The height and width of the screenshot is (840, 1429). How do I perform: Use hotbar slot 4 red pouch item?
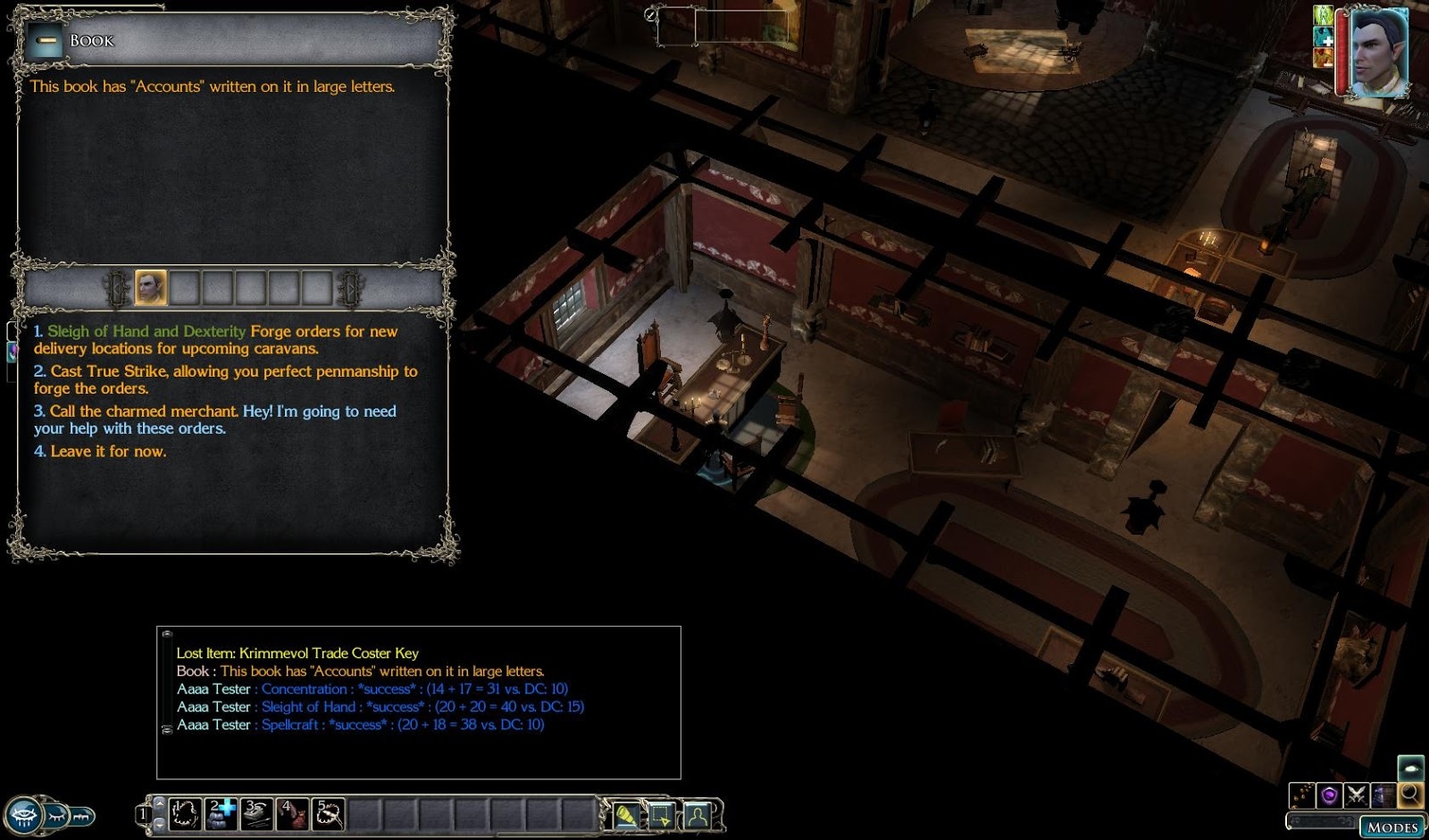point(292,814)
